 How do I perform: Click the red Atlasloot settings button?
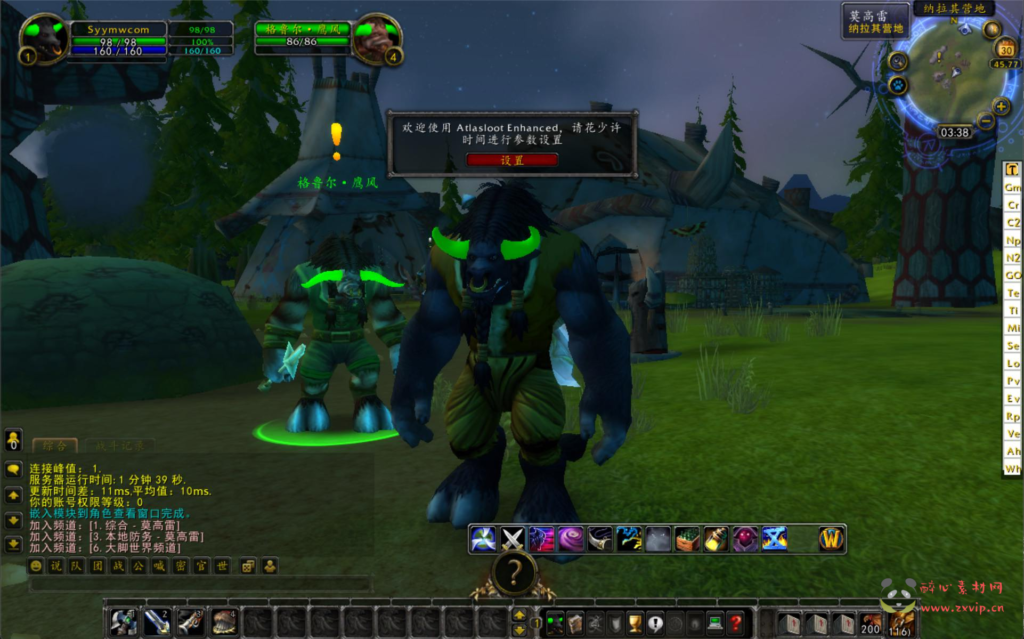tap(511, 160)
